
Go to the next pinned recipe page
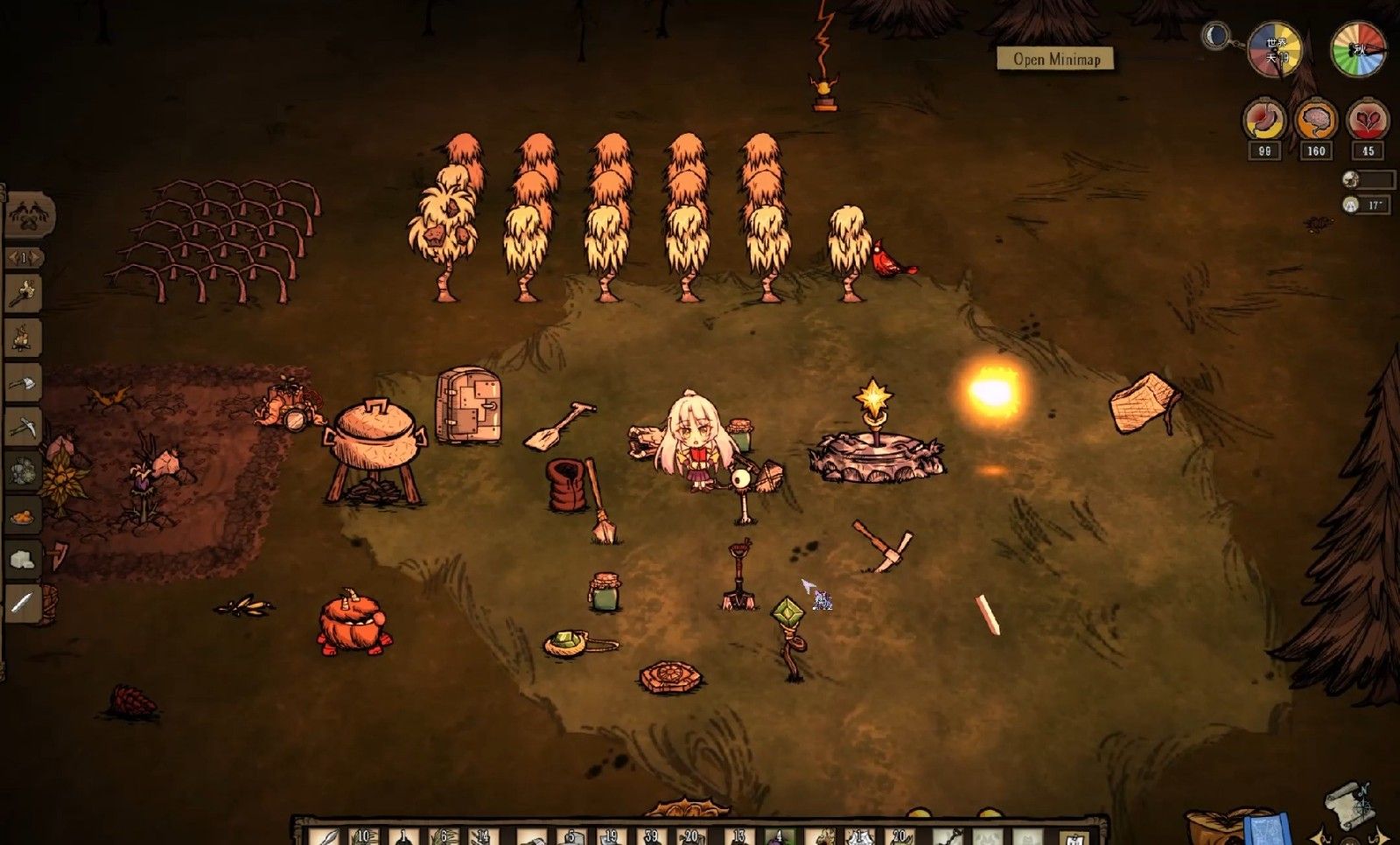click(x=38, y=258)
